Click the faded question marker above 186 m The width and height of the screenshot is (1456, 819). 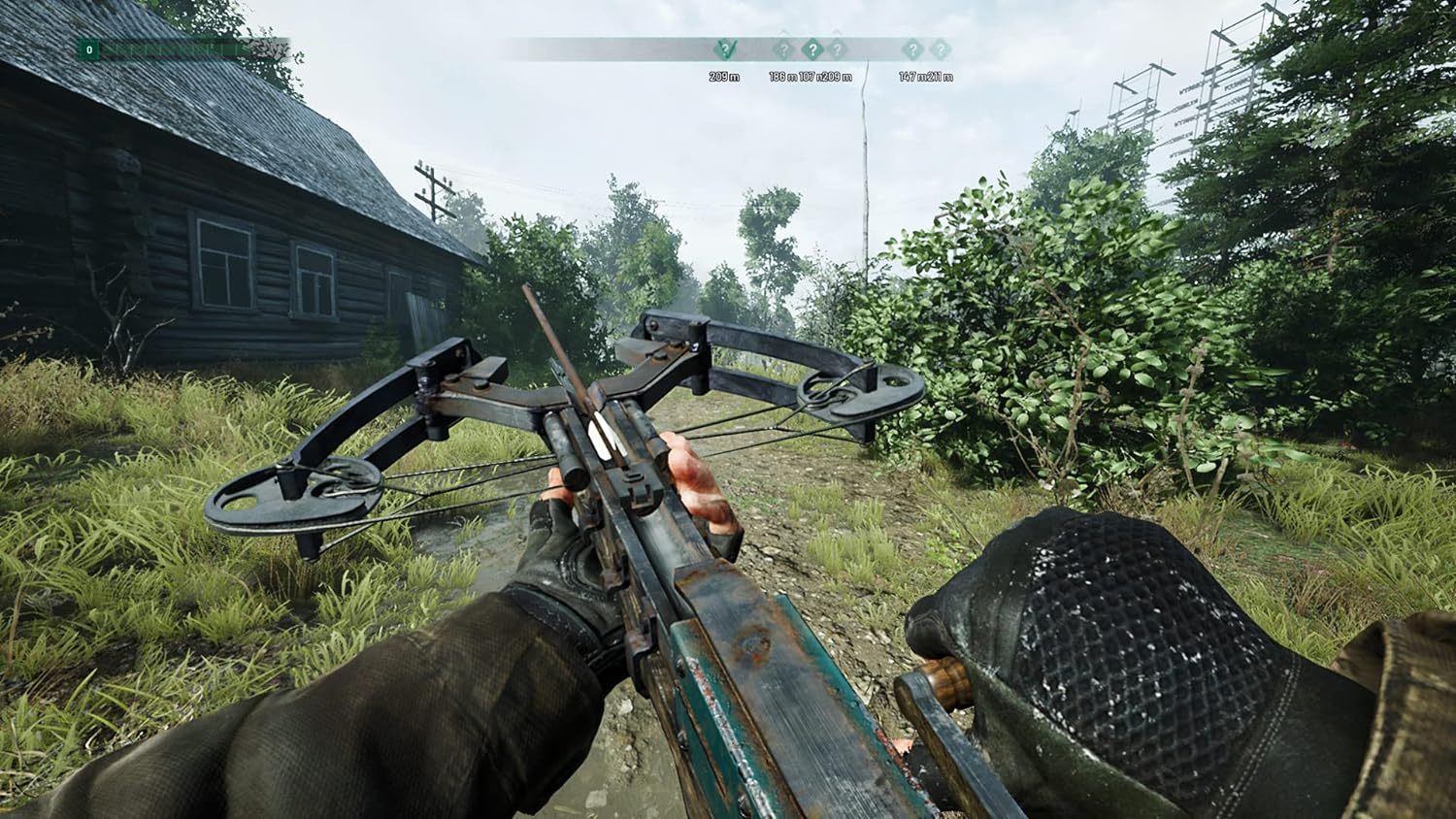783,50
